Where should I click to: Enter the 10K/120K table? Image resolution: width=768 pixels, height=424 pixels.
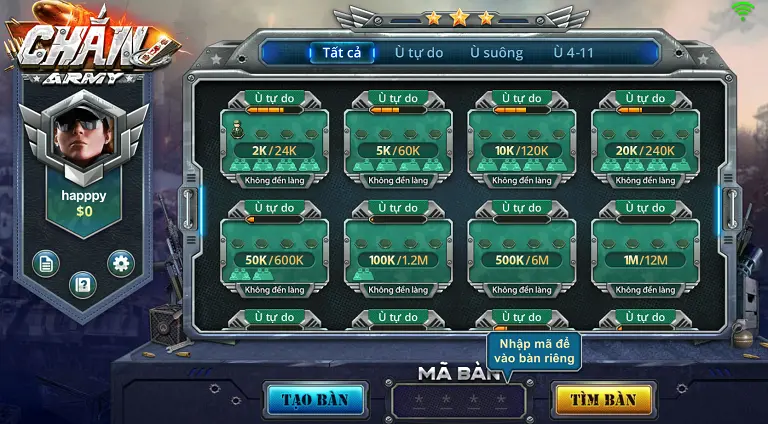click(x=521, y=145)
